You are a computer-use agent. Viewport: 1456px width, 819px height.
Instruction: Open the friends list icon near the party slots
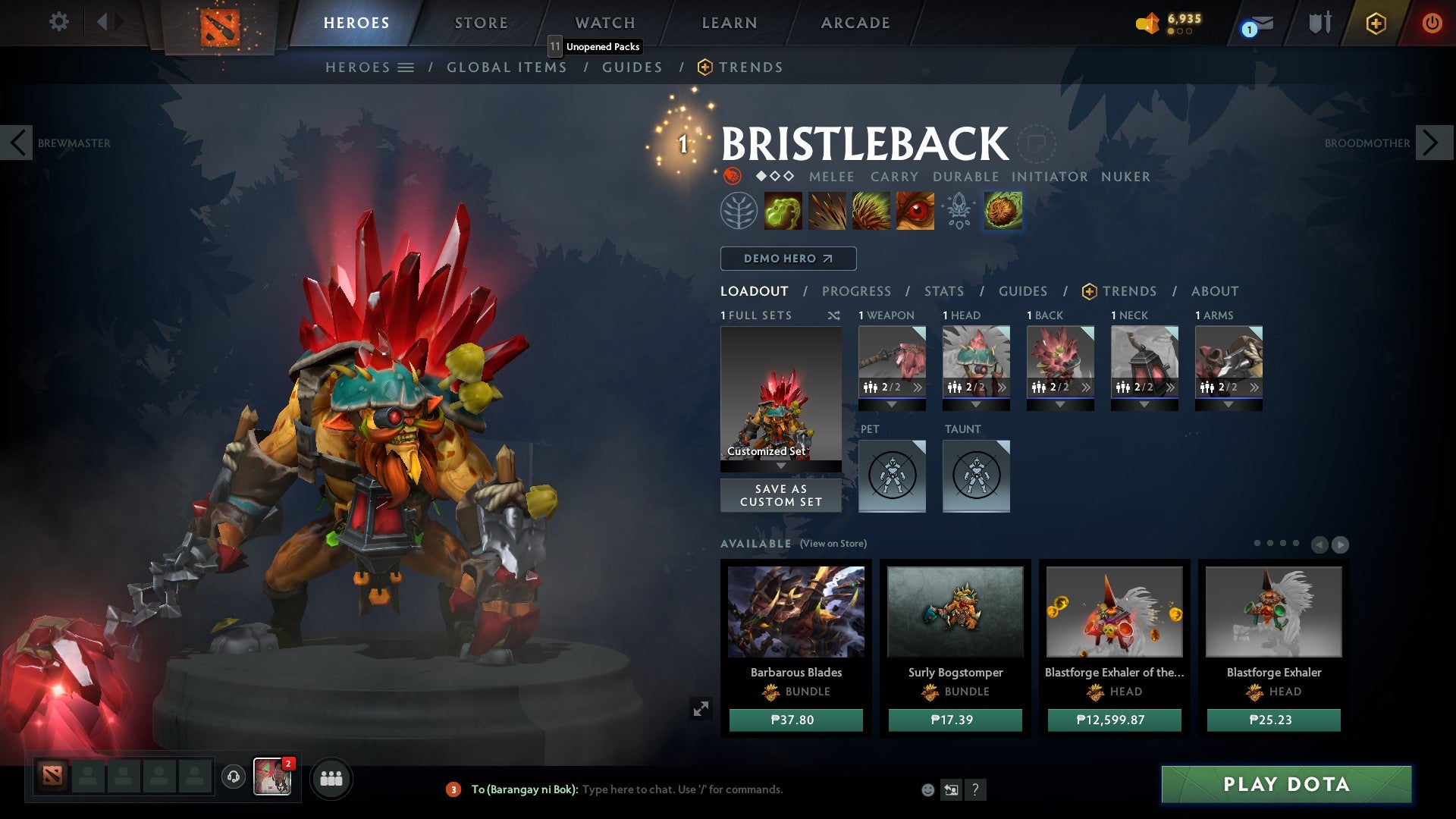(331, 777)
